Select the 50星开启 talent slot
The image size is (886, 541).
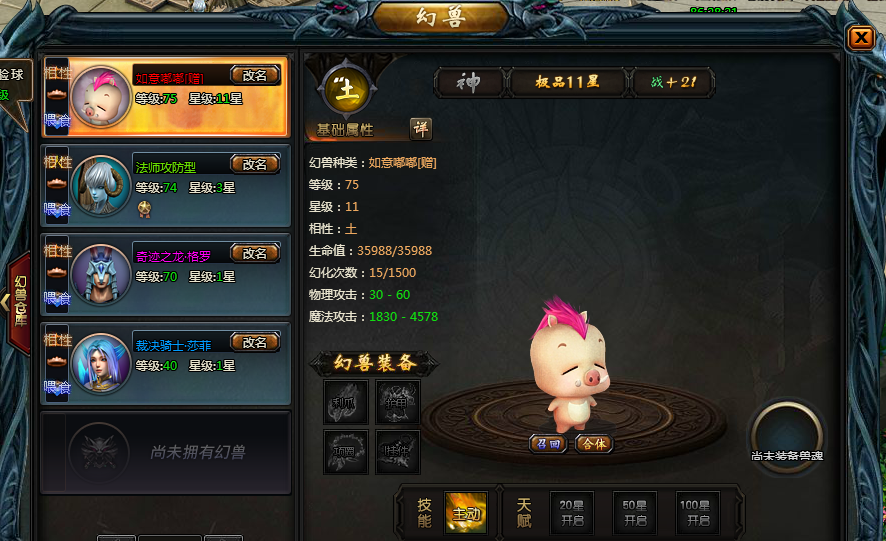click(x=635, y=512)
